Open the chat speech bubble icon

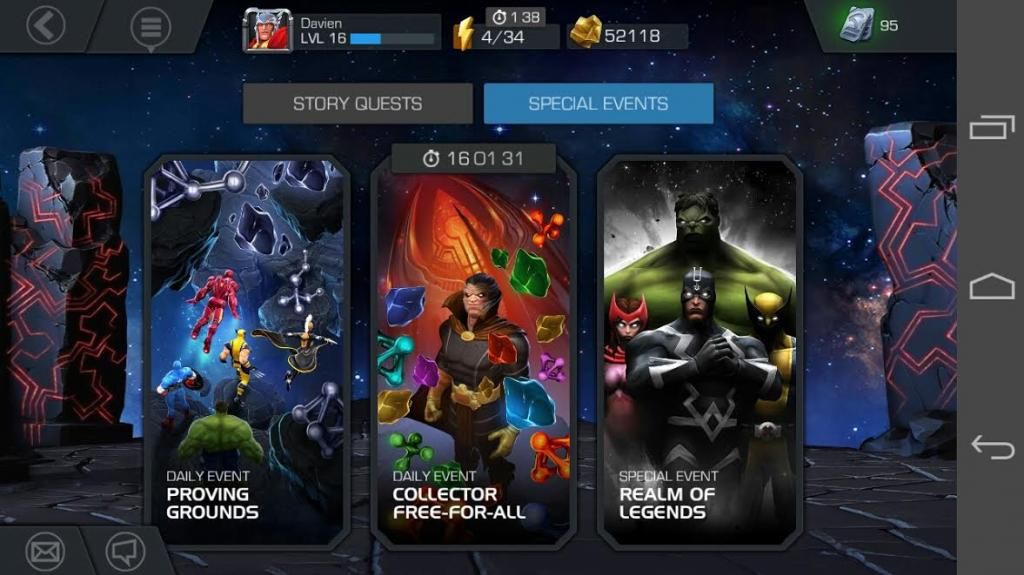[x=126, y=551]
